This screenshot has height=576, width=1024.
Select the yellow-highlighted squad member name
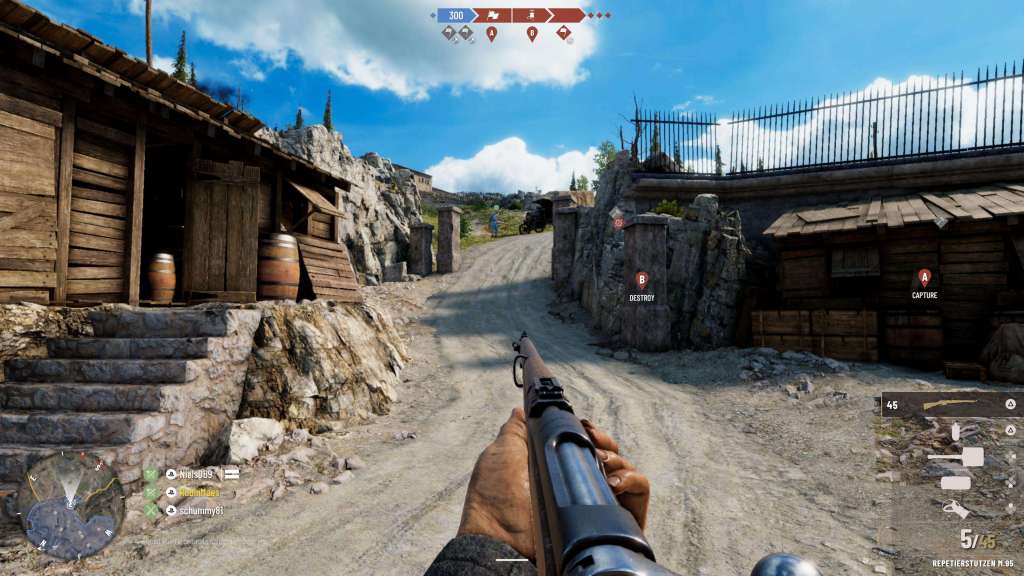coord(199,492)
